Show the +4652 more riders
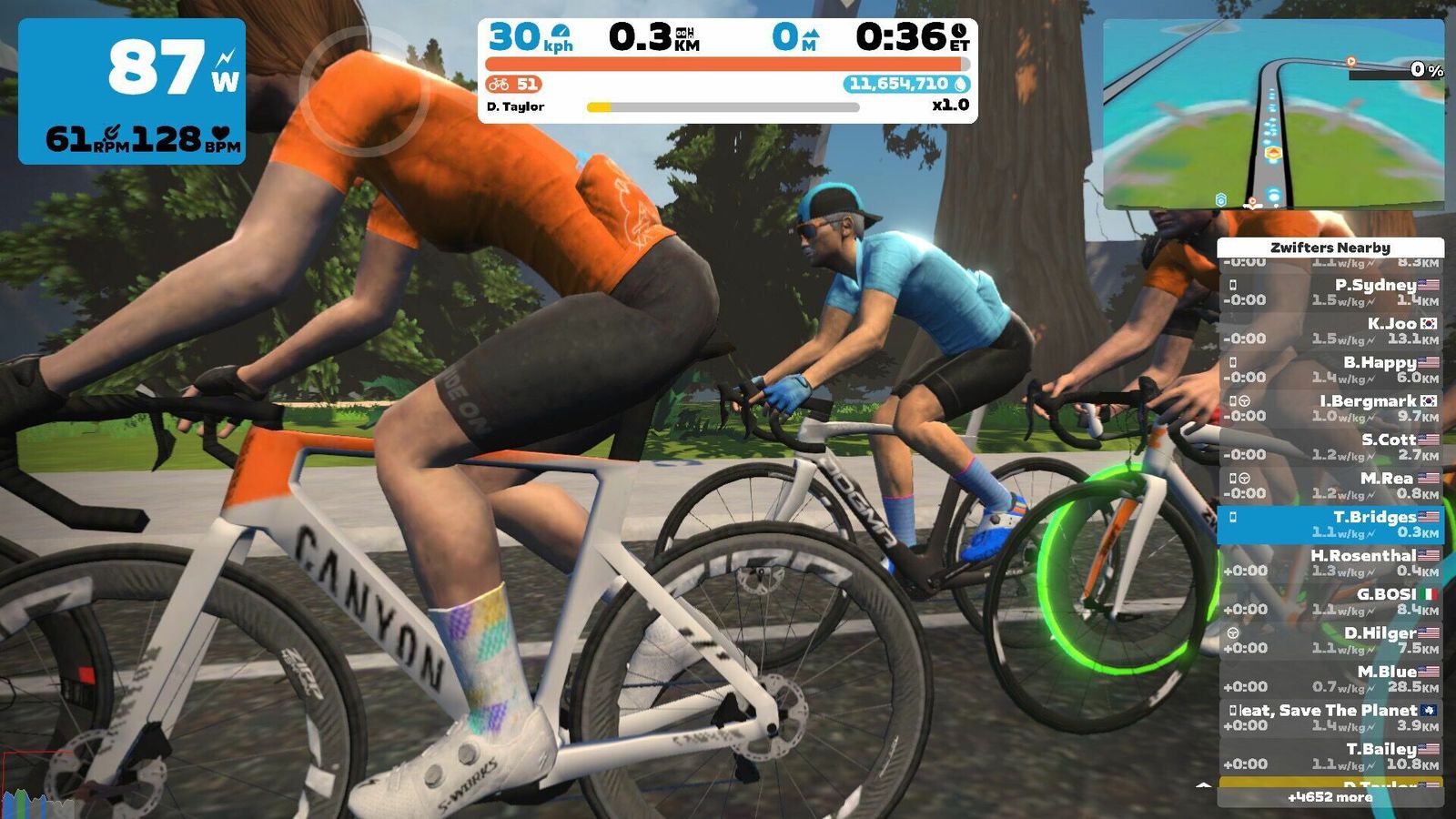Screen dimensions: 1456x819 tap(1330, 797)
